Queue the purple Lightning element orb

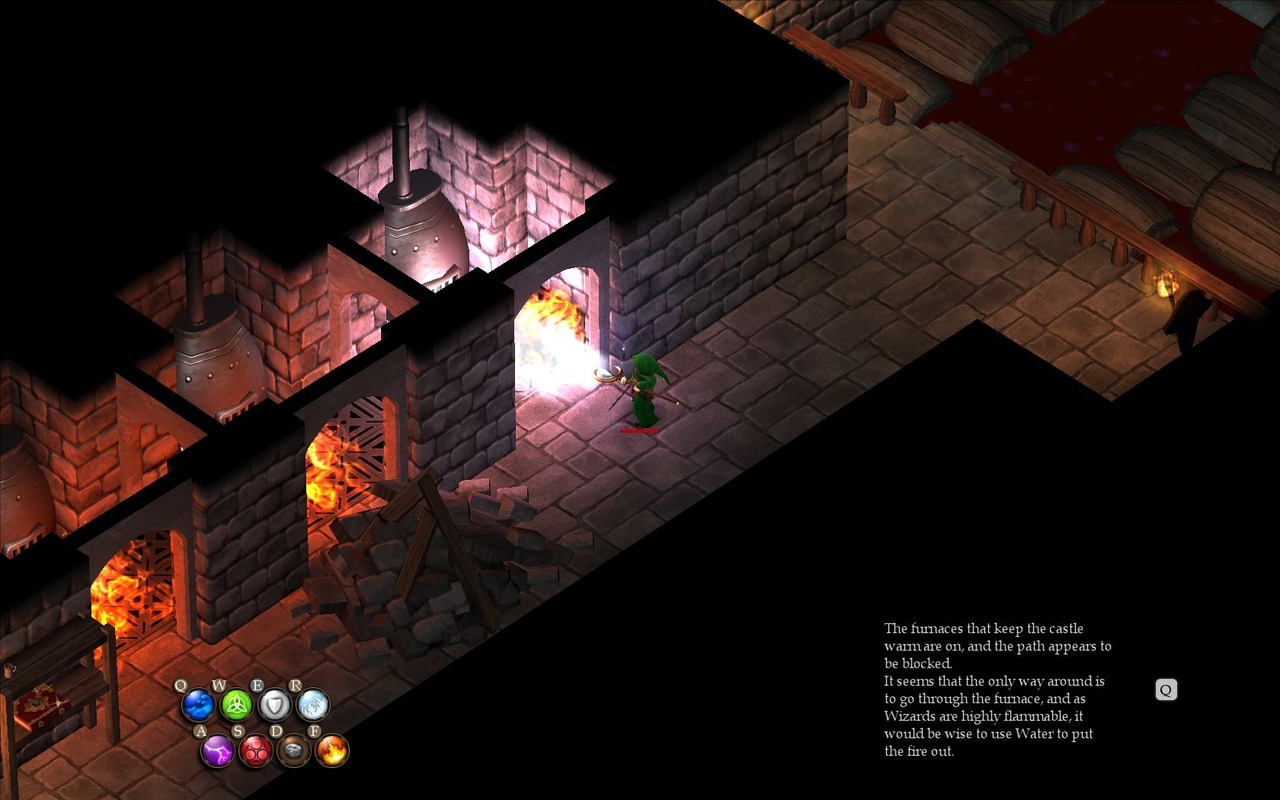pyautogui.click(x=217, y=750)
